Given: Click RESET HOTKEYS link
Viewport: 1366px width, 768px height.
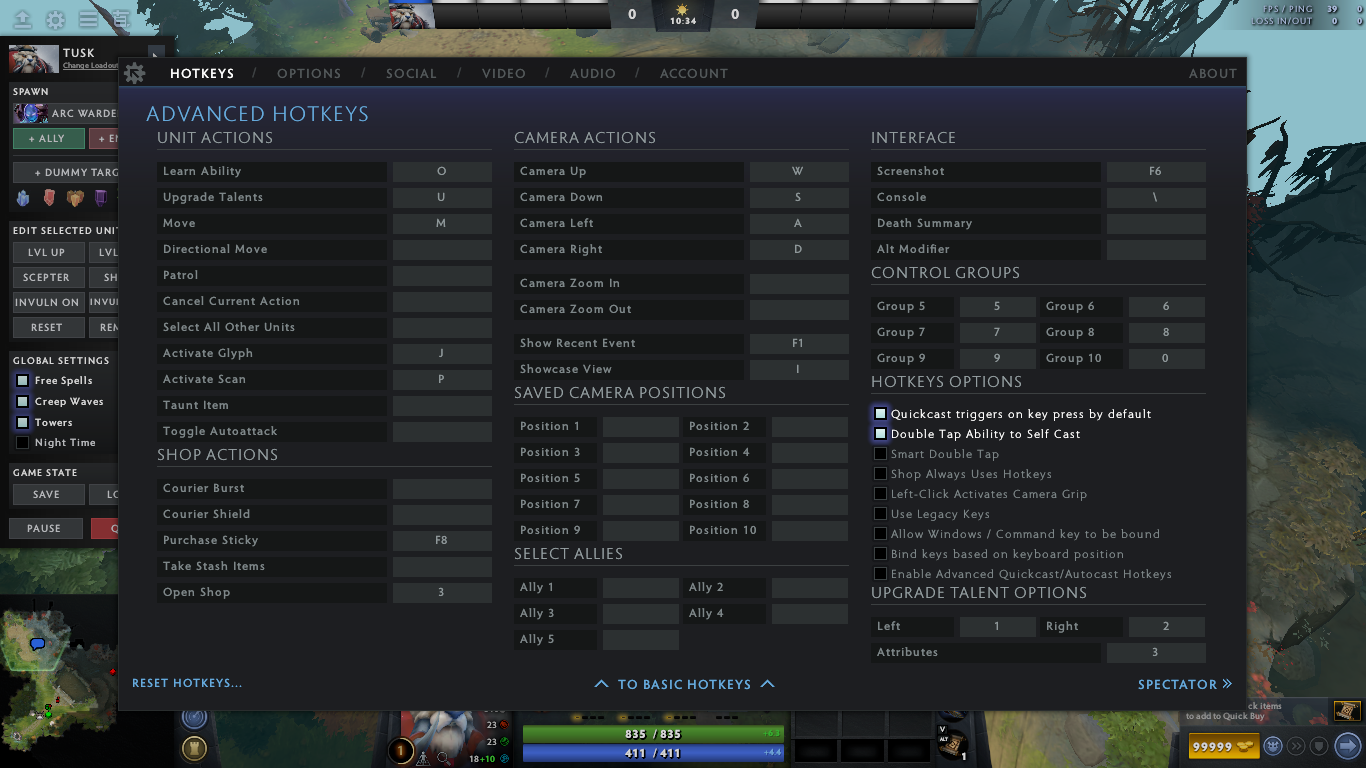Looking at the screenshot, I should click(187, 682).
